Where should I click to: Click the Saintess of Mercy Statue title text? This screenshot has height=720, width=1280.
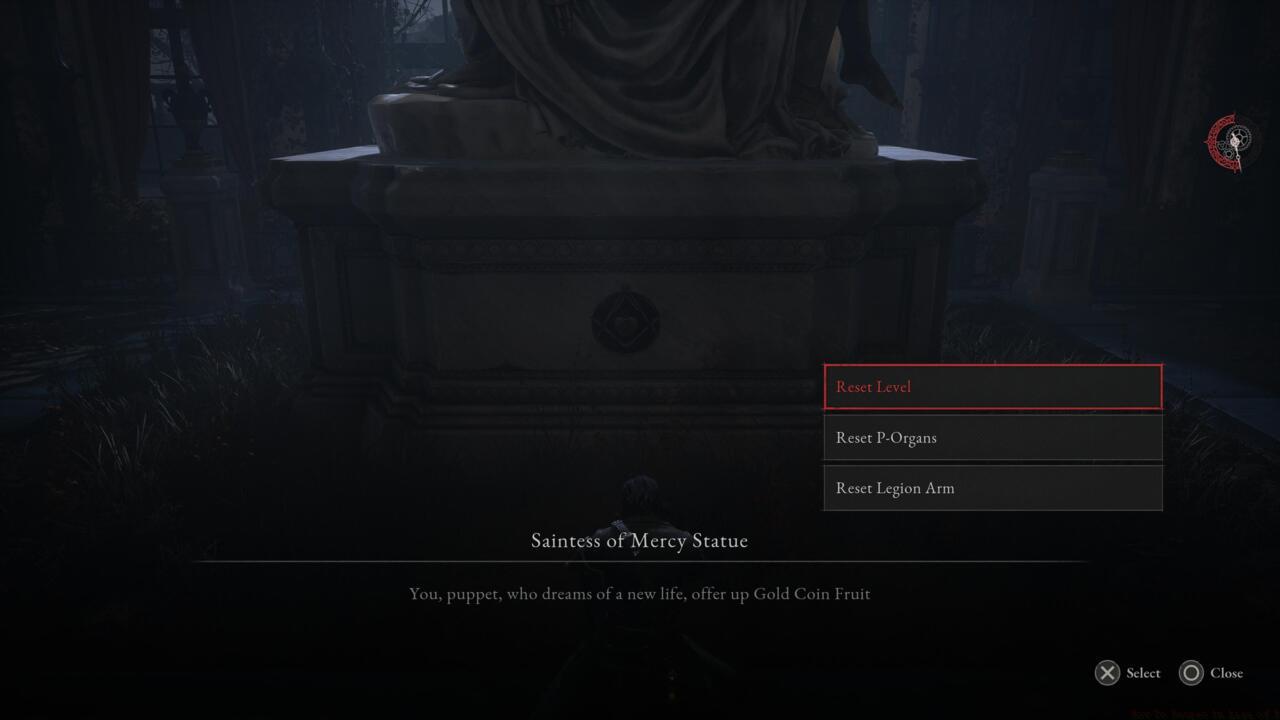click(639, 540)
